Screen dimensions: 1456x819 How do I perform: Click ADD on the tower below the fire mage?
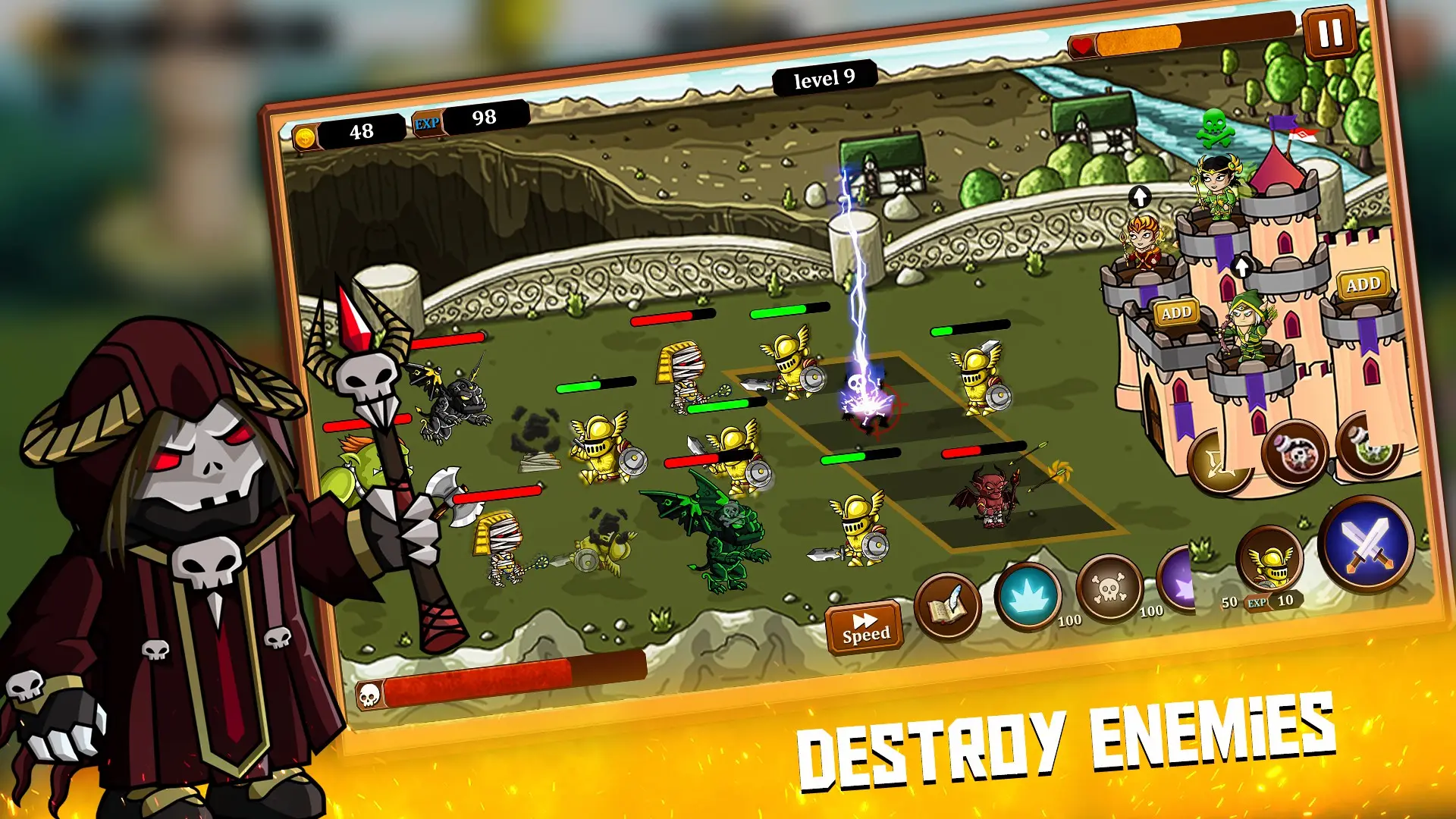(1176, 312)
